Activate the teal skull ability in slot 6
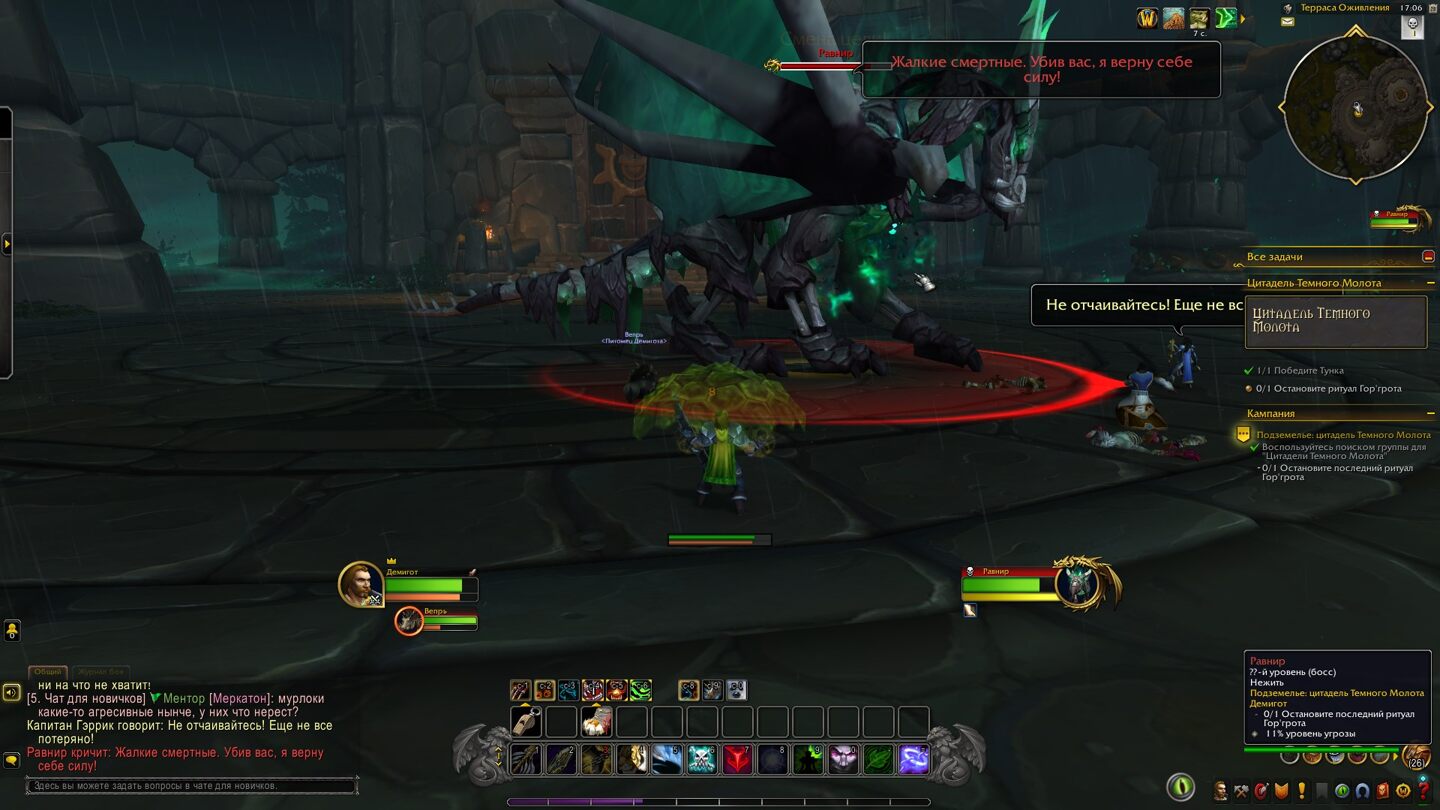The image size is (1440, 810). pyautogui.click(x=702, y=760)
